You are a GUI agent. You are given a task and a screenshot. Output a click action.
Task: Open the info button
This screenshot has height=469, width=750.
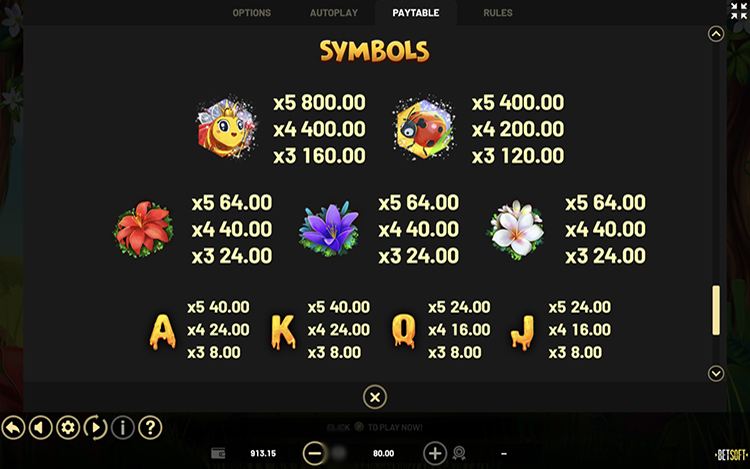tap(123, 428)
